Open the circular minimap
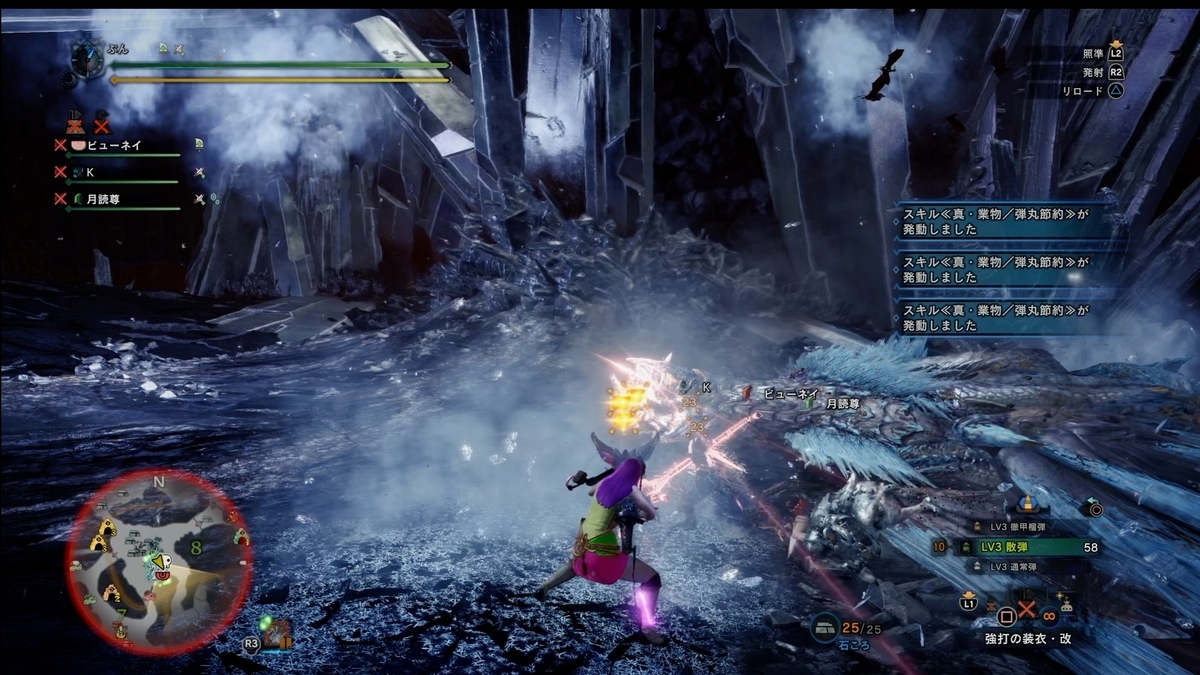This screenshot has width=1200, height=675. (160, 562)
